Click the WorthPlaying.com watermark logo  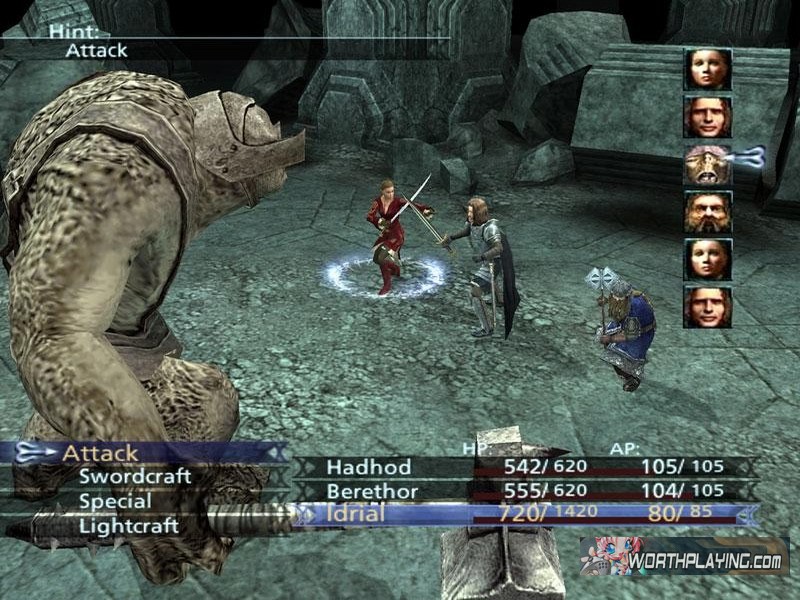[684, 556]
